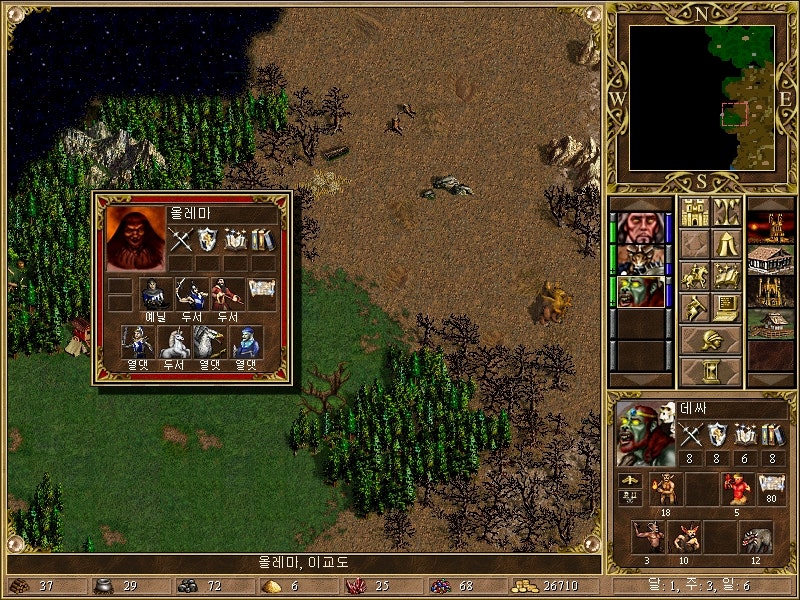Put the hero to sleep with the tent button
This screenshot has width=800, height=600.
pyautogui.click(x=726, y=244)
